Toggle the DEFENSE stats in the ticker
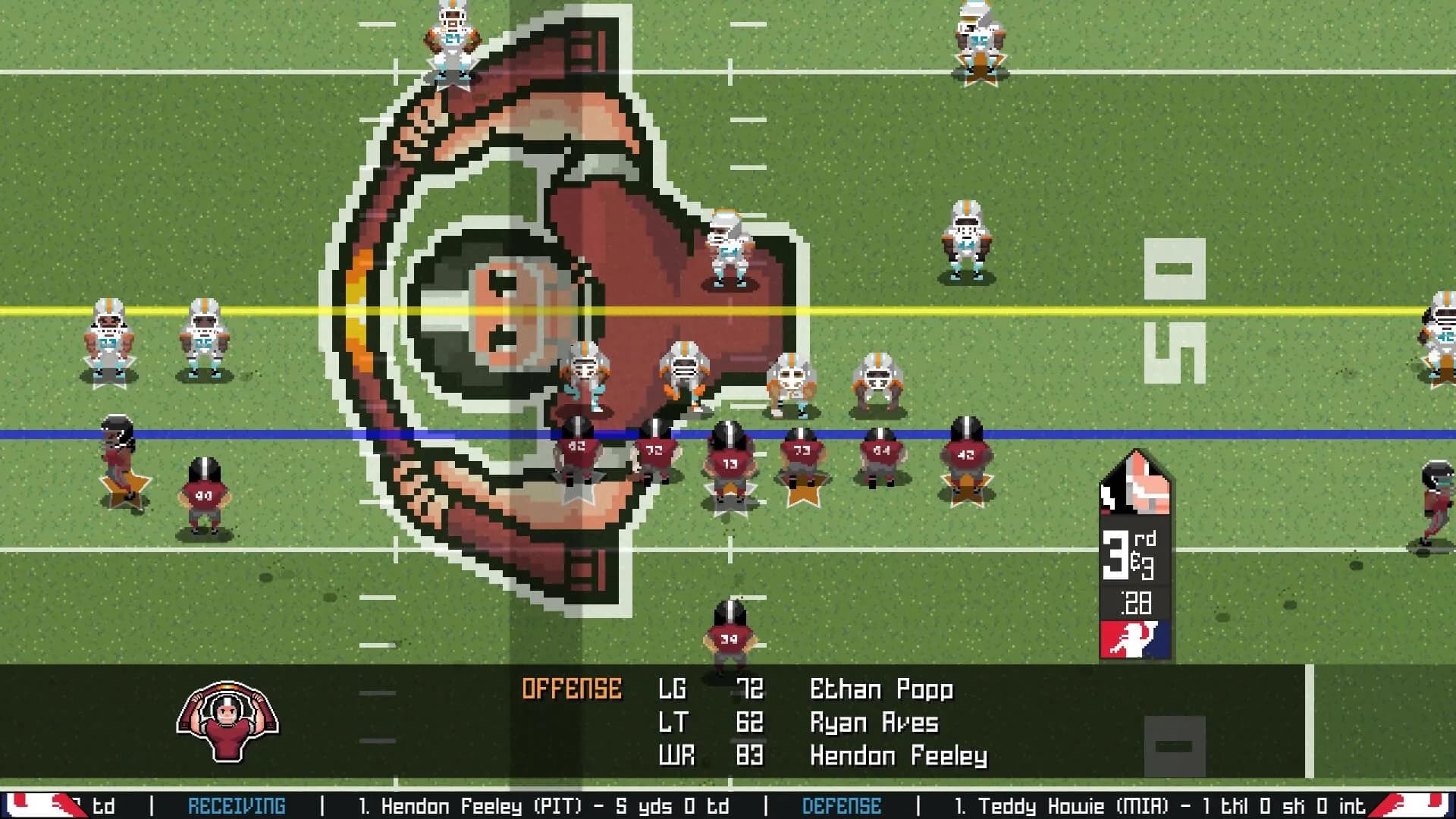This screenshot has height=819, width=1456. [841, 806]
